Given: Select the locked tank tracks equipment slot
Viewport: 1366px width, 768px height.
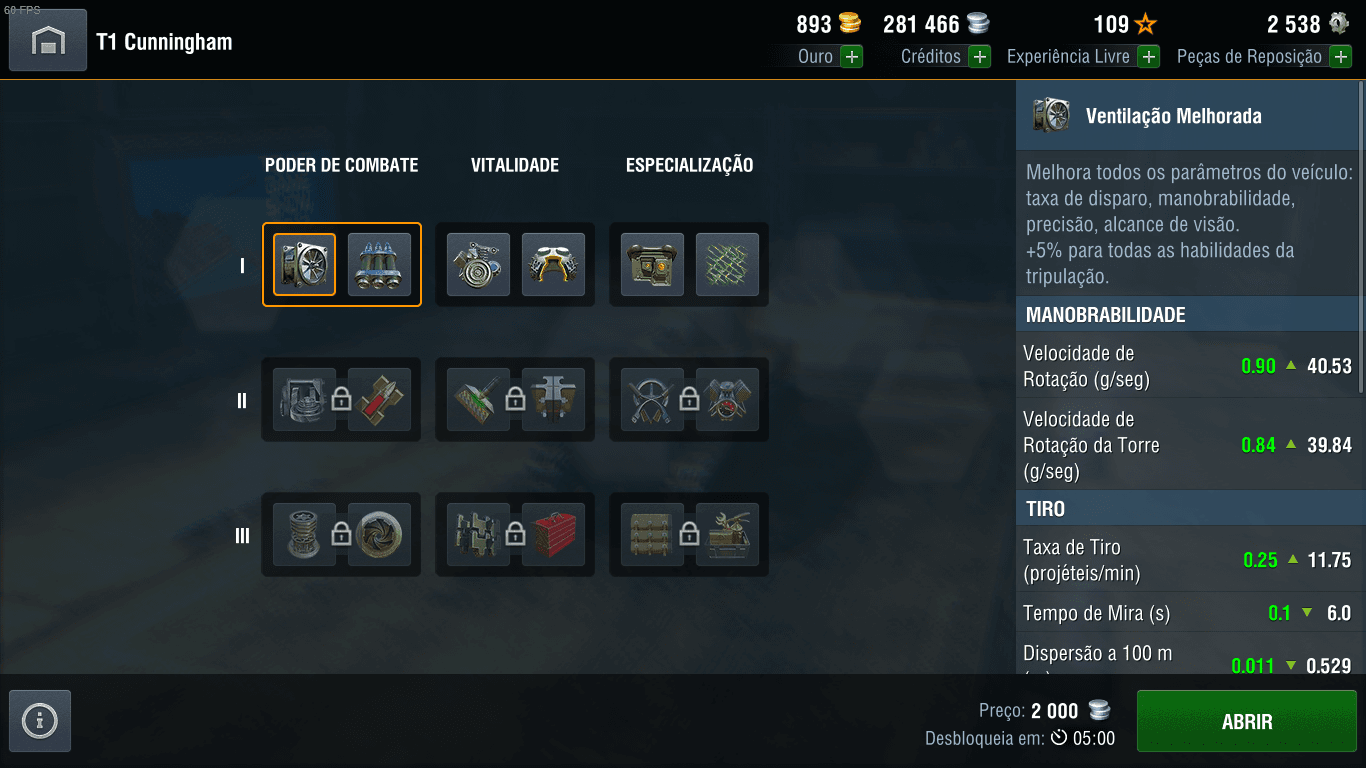Looking at the screenshot, I should 478,535.
